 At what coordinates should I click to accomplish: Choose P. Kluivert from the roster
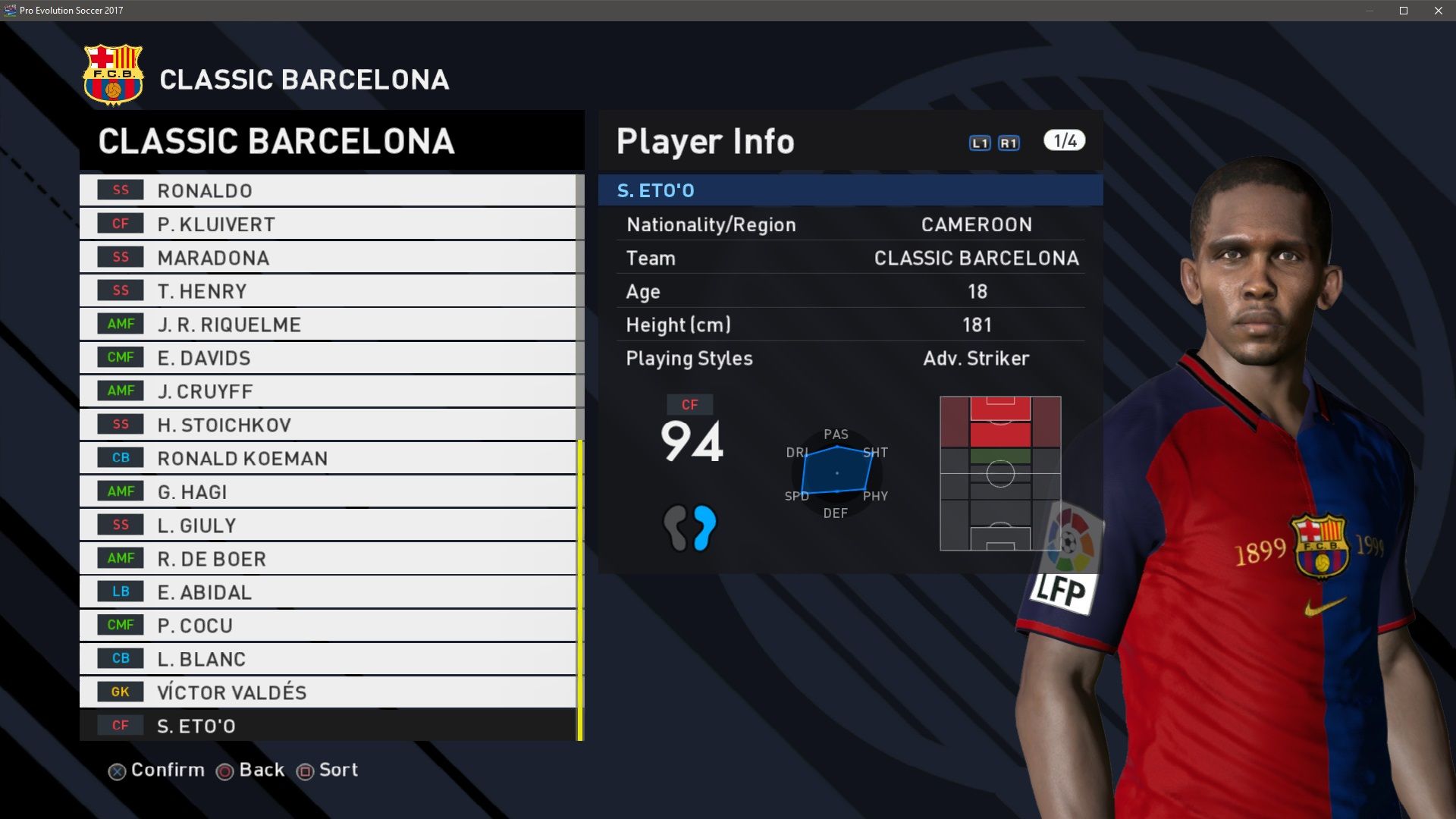326,224
